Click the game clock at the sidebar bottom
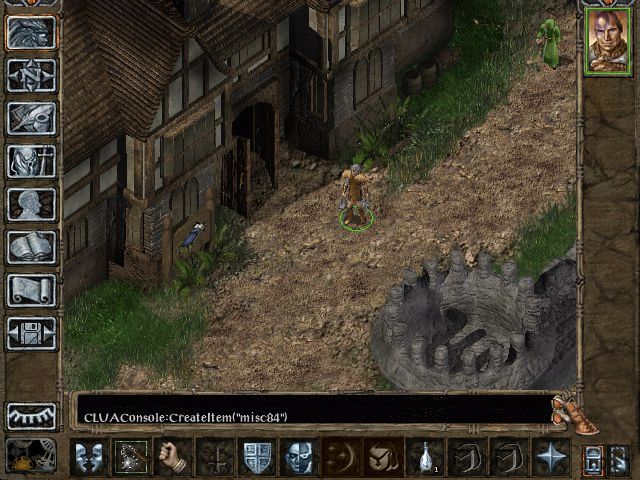Image resolution: width=640 pixels, height=480 pixels. [31, 456]
